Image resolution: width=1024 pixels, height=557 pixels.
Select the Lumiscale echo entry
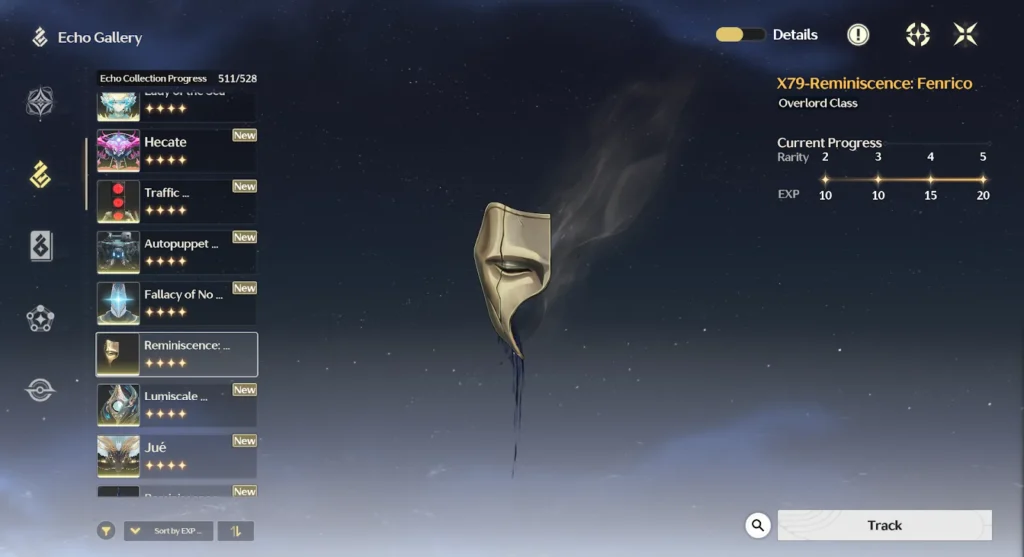[176, 404]
